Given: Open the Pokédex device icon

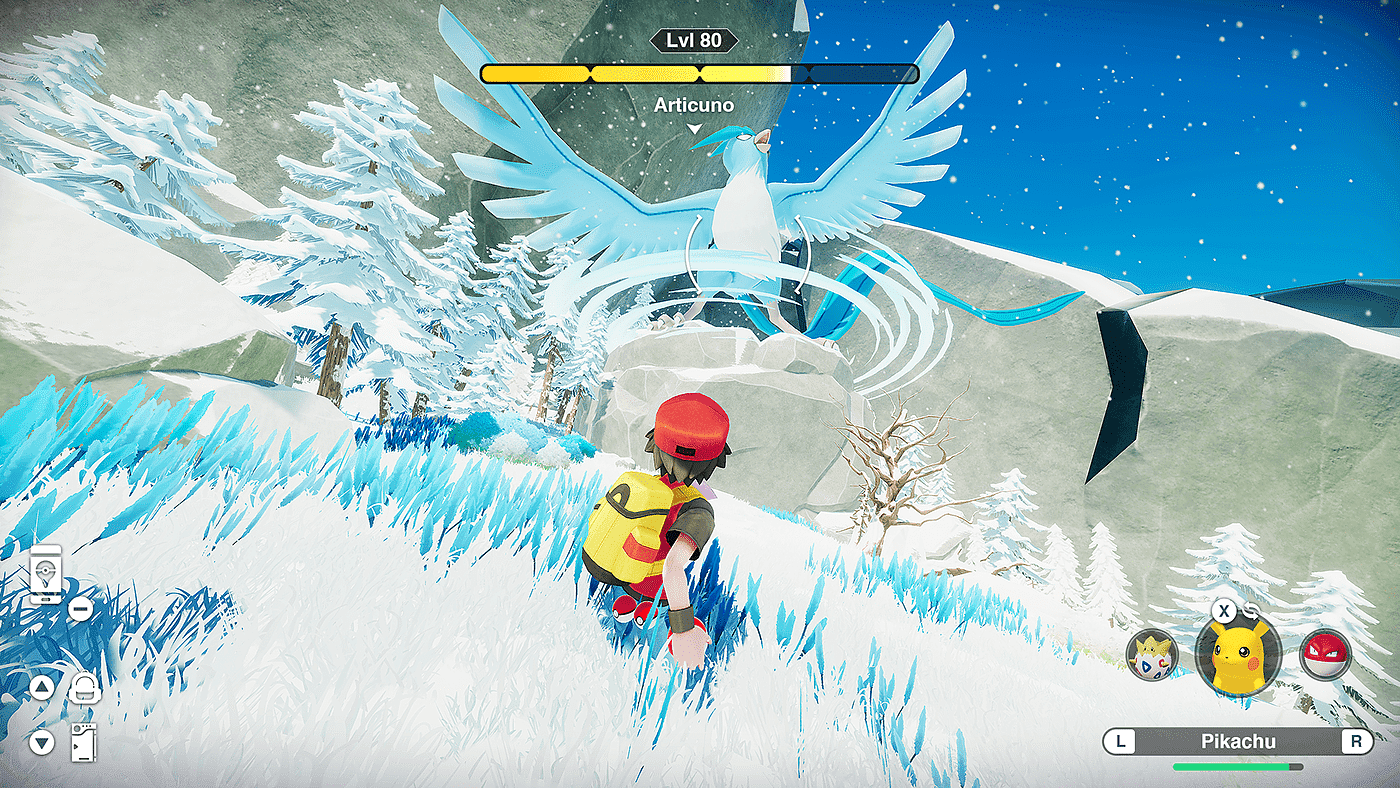Looking at the screenshot, I should tap(83, 742).
